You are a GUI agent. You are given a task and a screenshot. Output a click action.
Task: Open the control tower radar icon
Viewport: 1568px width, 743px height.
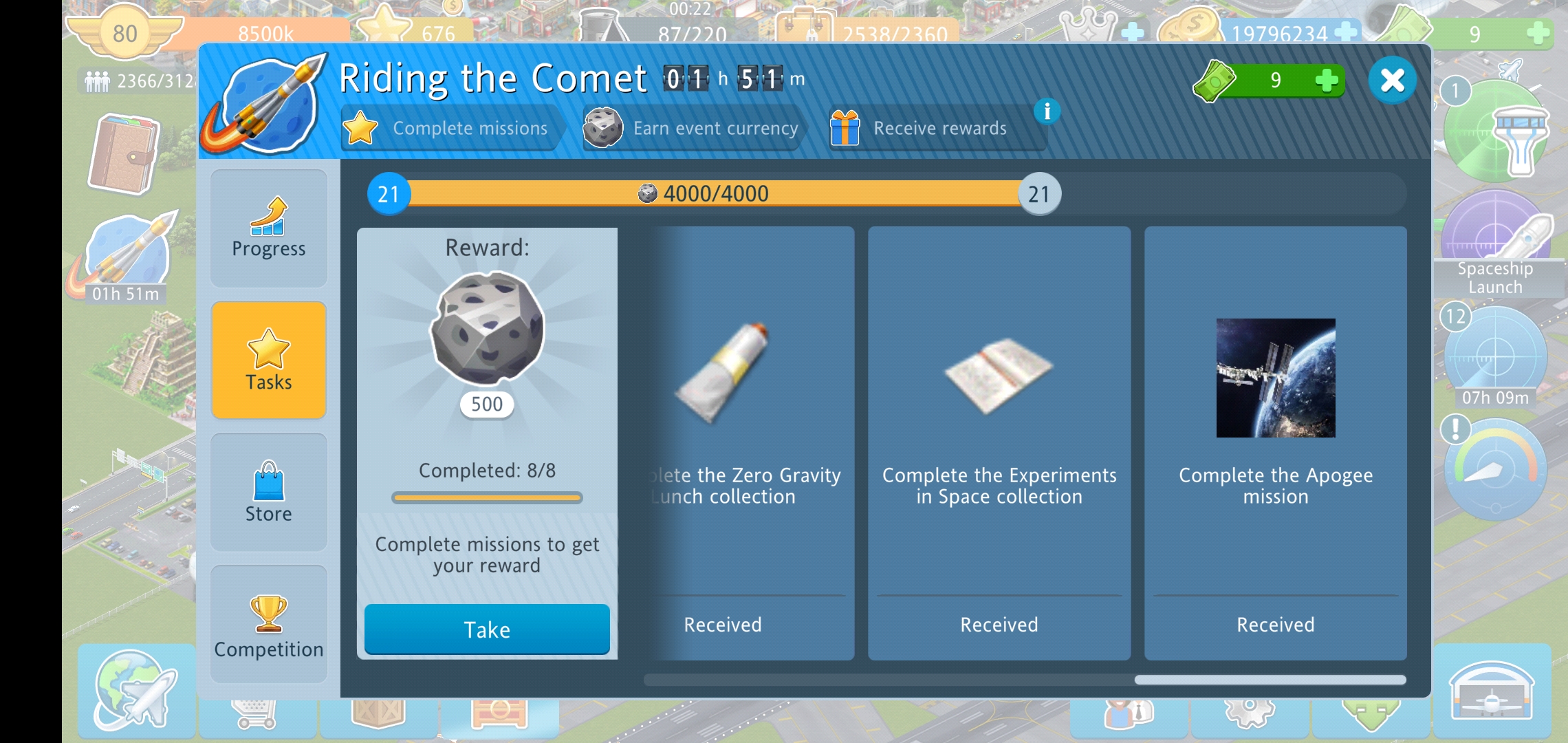pos(1495,131)
